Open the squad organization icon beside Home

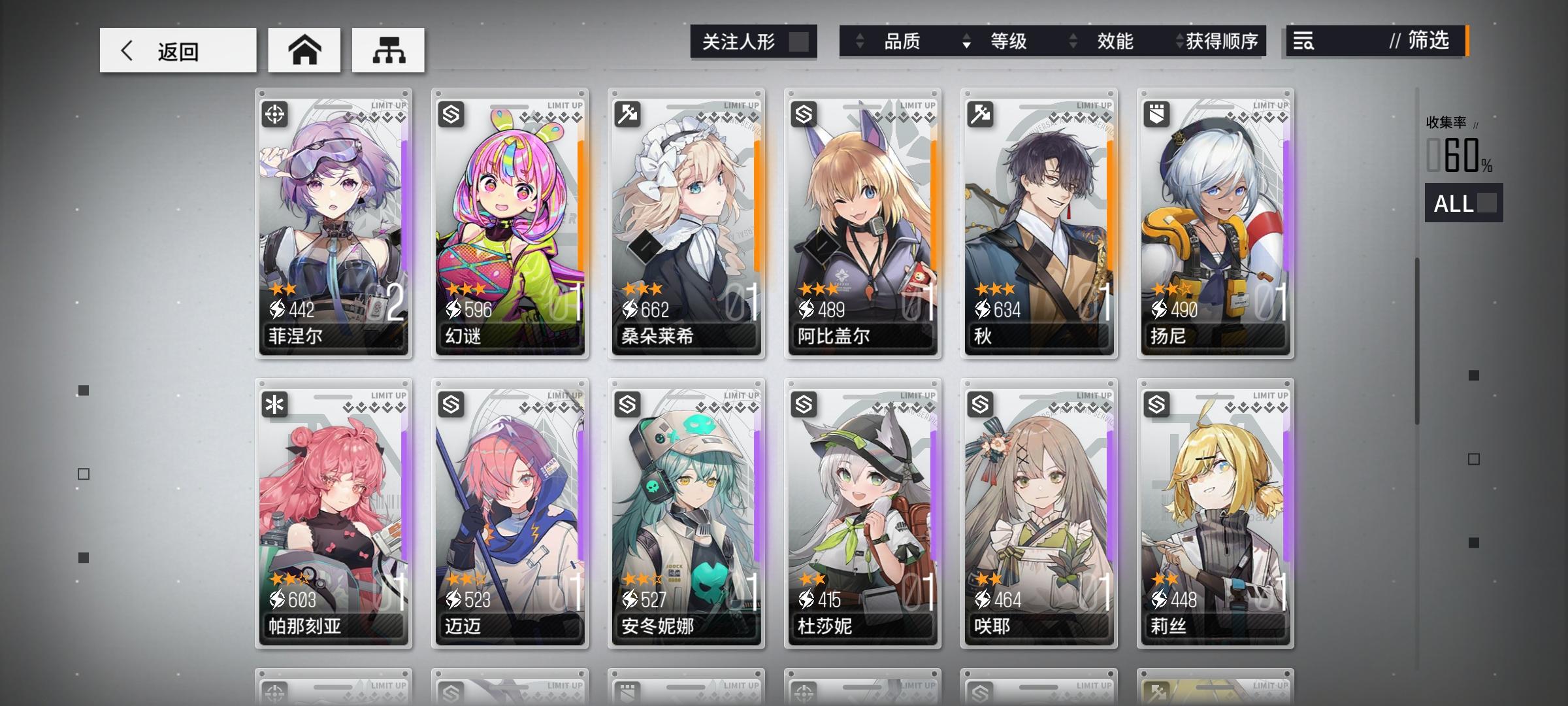point(388,50)
